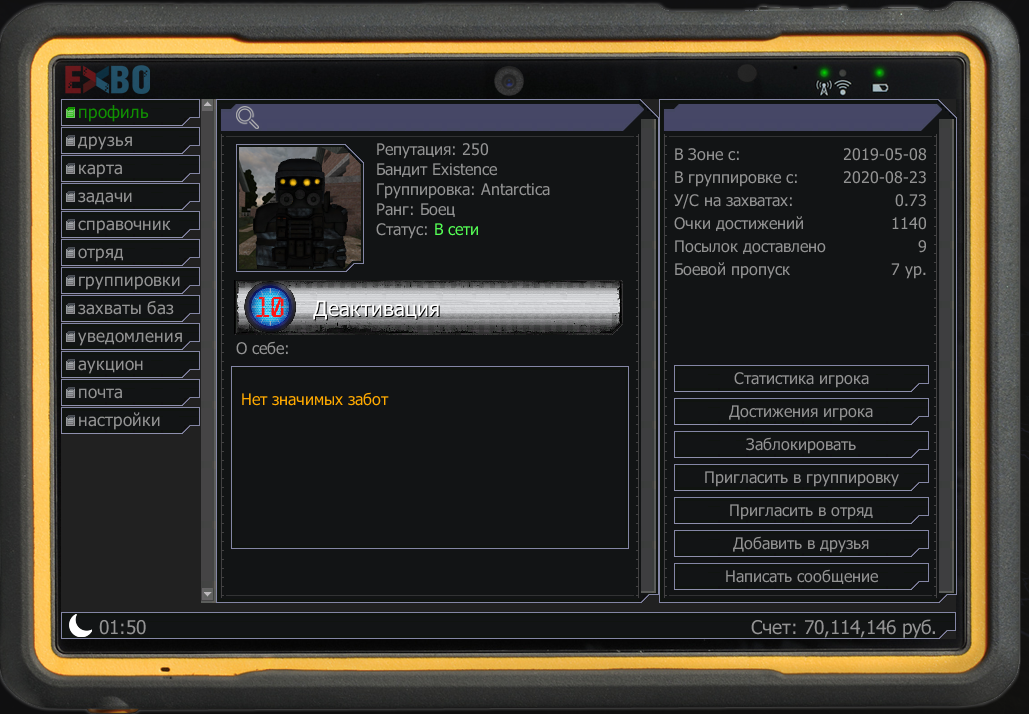The height and width of the screenshot is (714, 1029).
Task: View Достижения игрока achievements
Action: coord(801,412)
